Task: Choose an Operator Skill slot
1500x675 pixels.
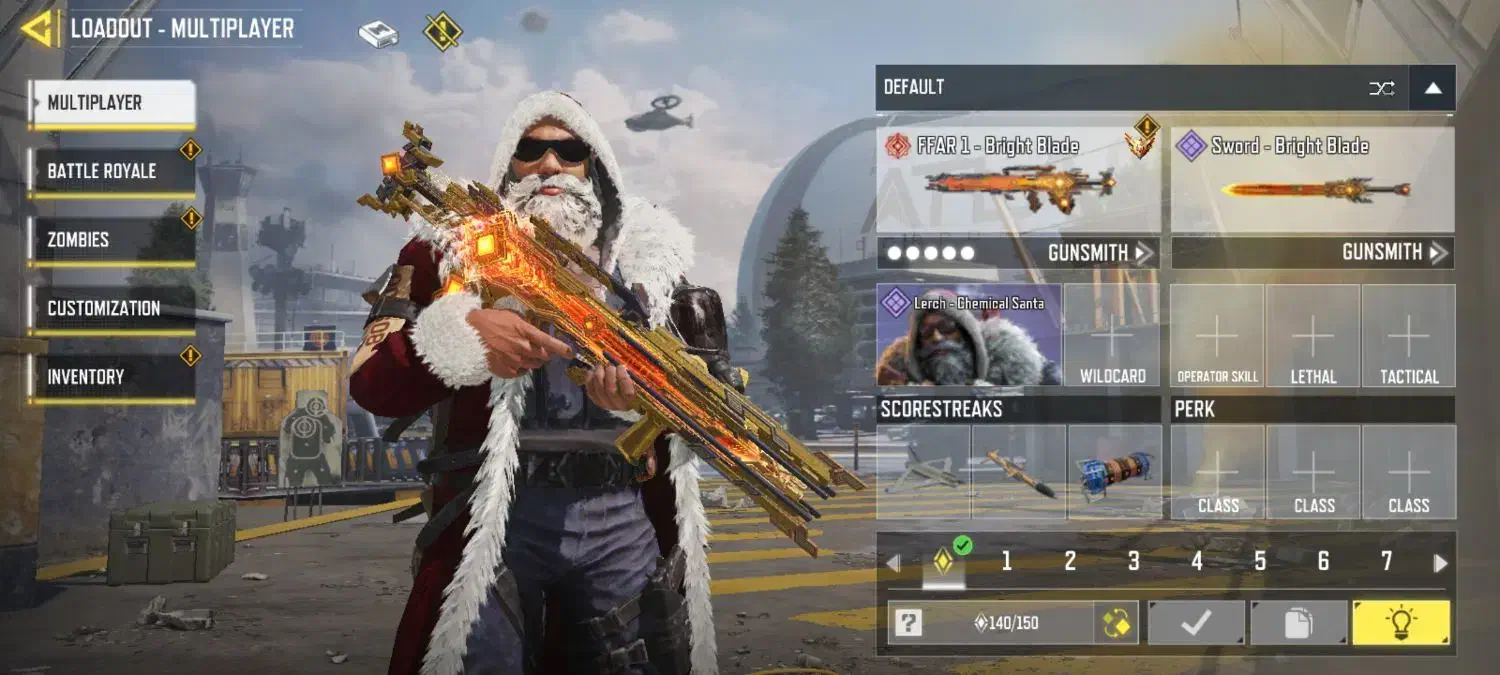Action: 1217,335
